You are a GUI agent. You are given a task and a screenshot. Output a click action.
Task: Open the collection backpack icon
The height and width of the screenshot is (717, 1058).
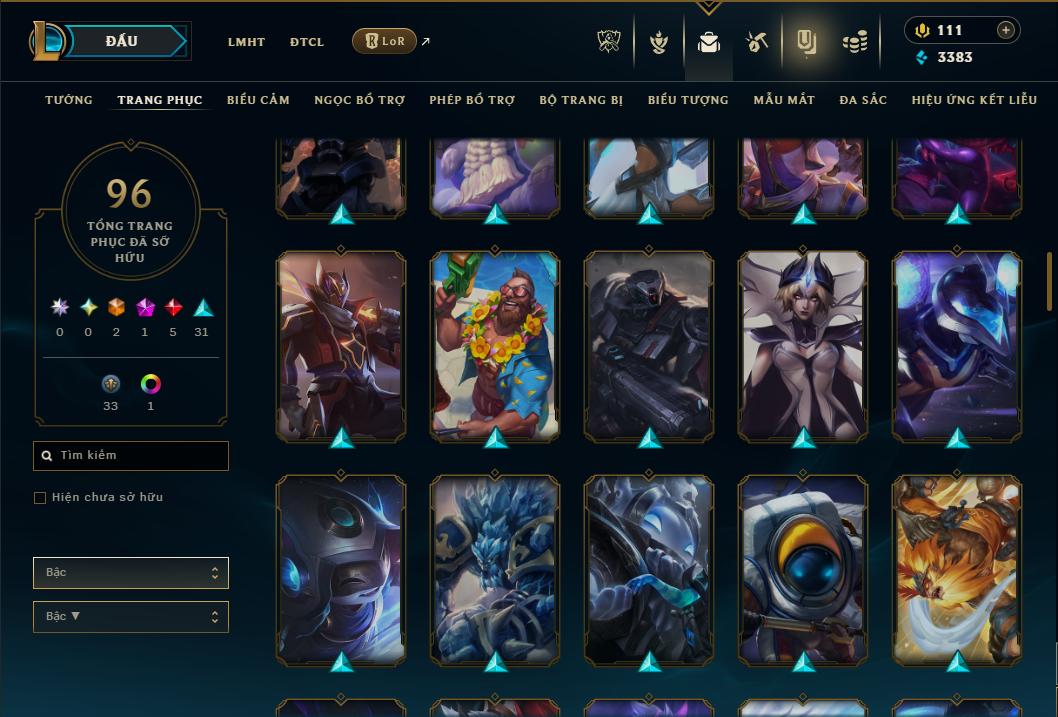coord(709,42)
